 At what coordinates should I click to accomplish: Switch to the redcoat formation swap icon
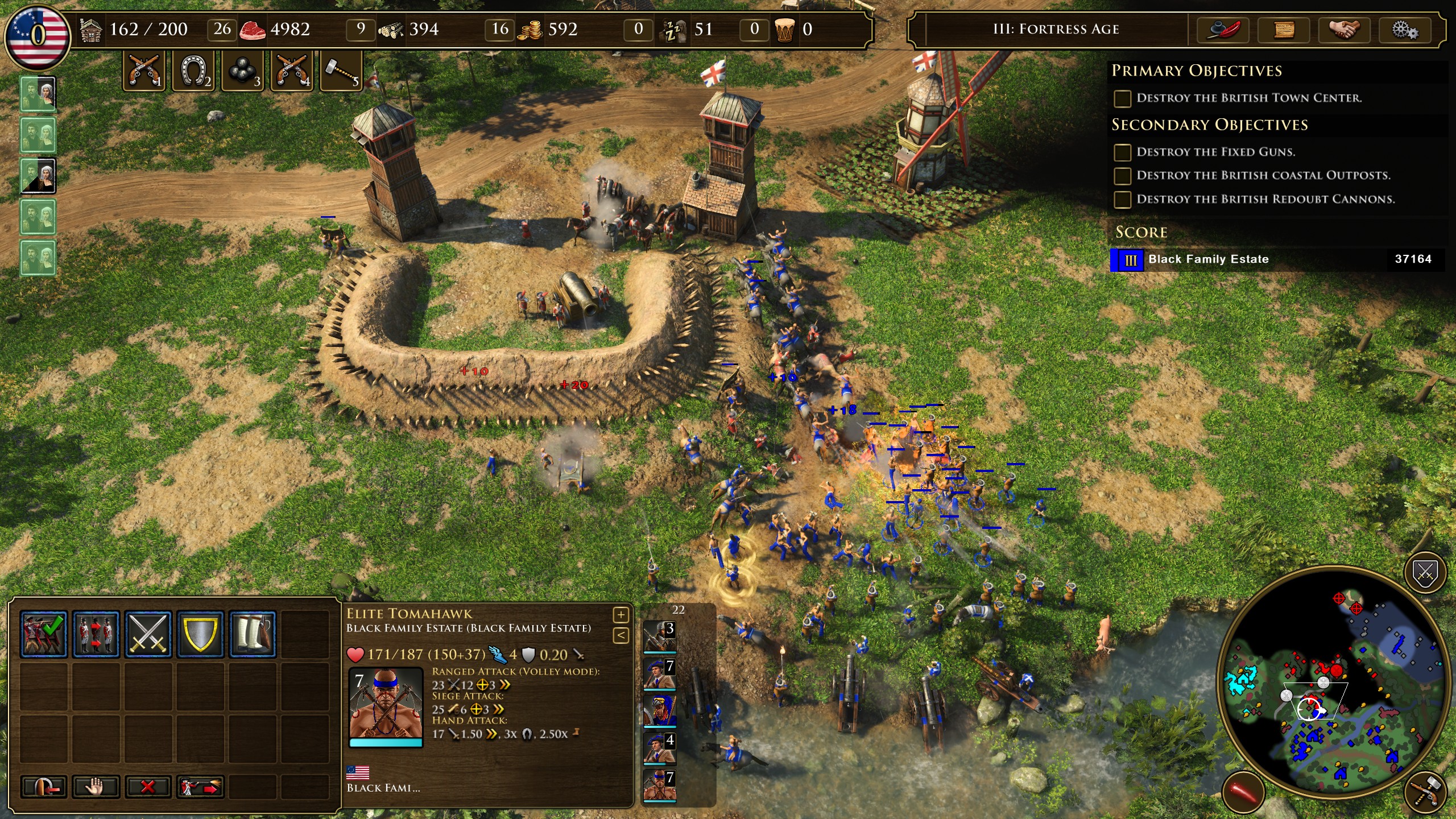(96, 634)
